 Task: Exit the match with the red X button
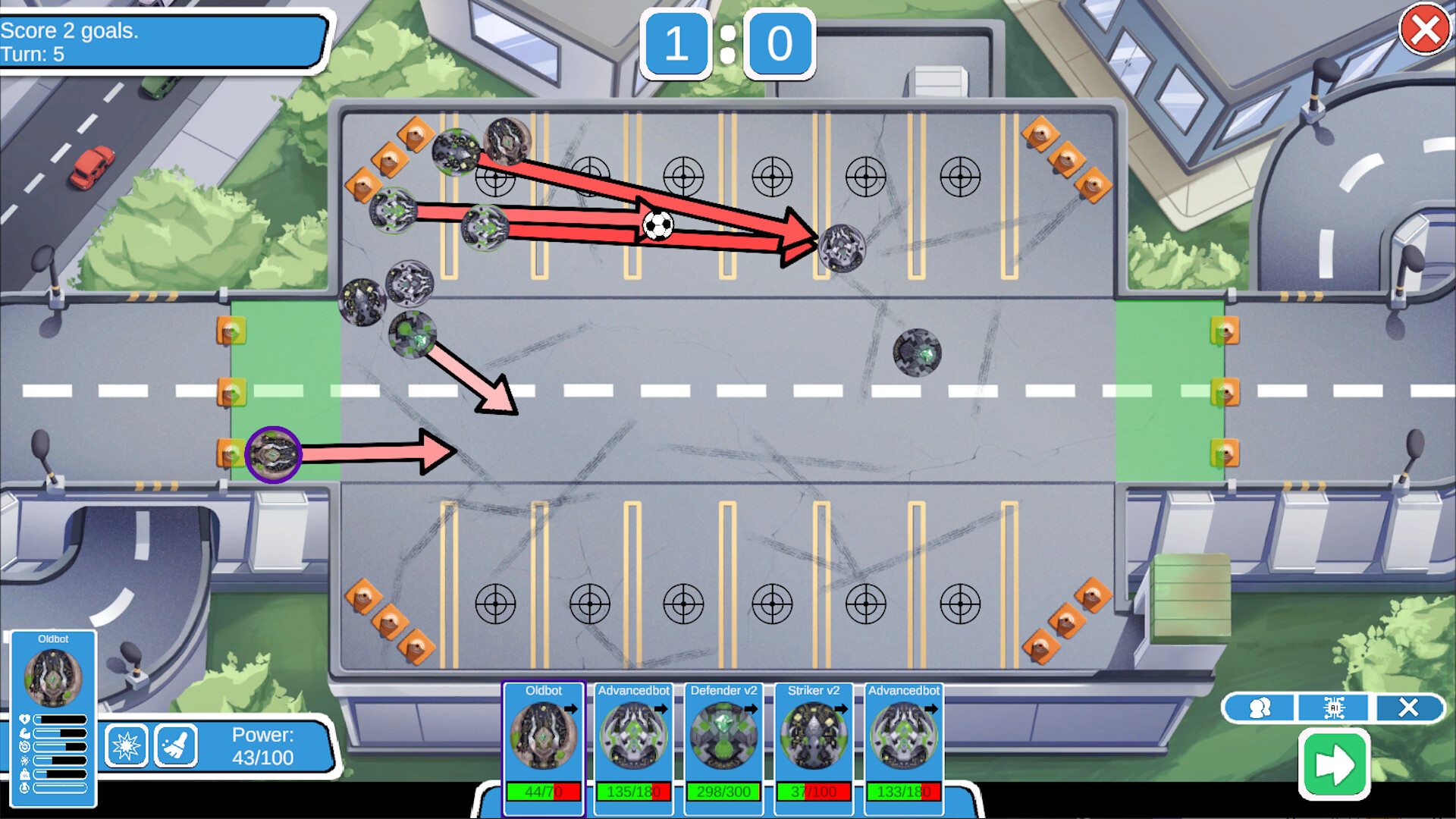tap(1424, 30)
